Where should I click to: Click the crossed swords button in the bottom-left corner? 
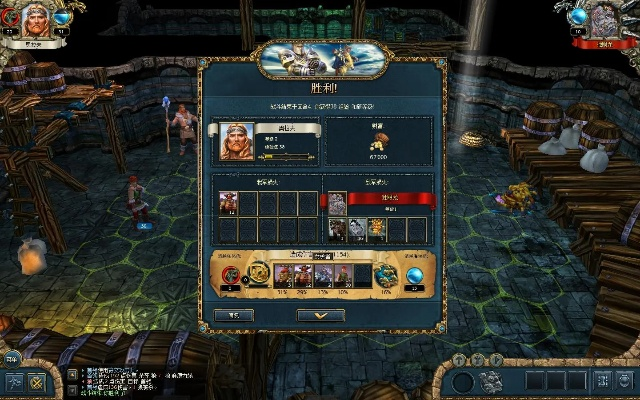(x=37, y=381)
